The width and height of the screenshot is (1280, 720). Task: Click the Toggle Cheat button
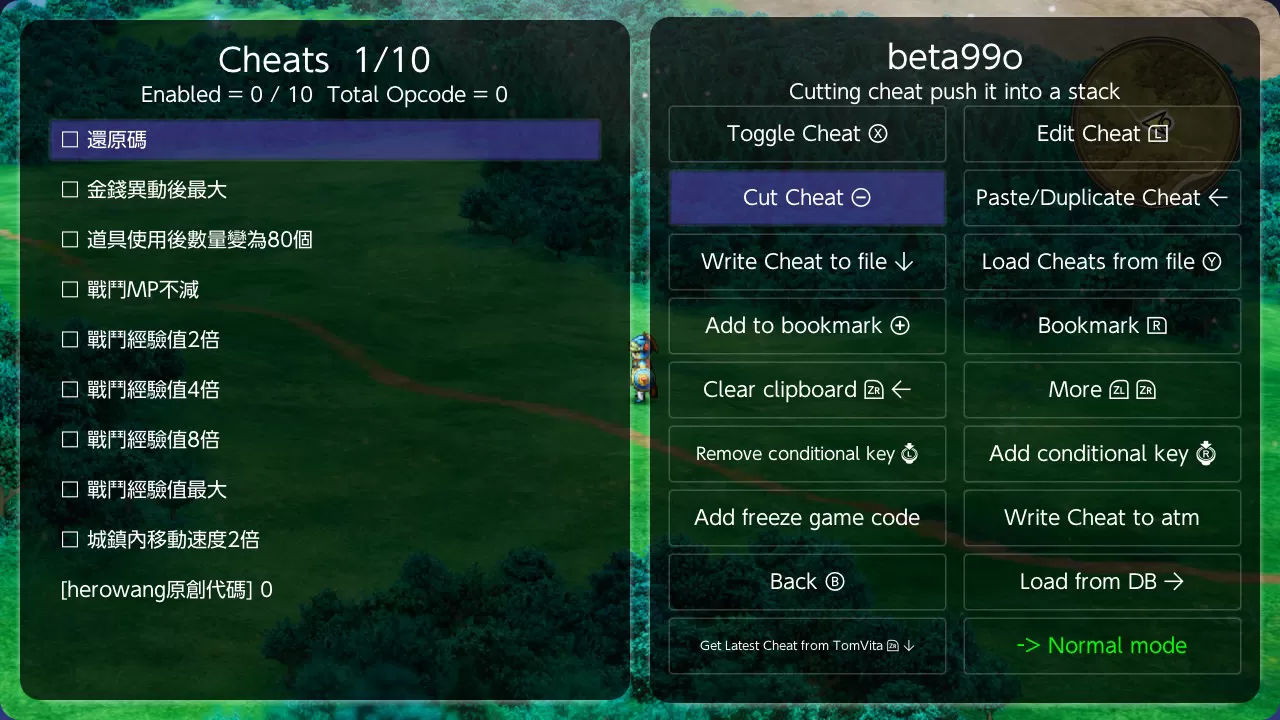click(x=807, y=134)
